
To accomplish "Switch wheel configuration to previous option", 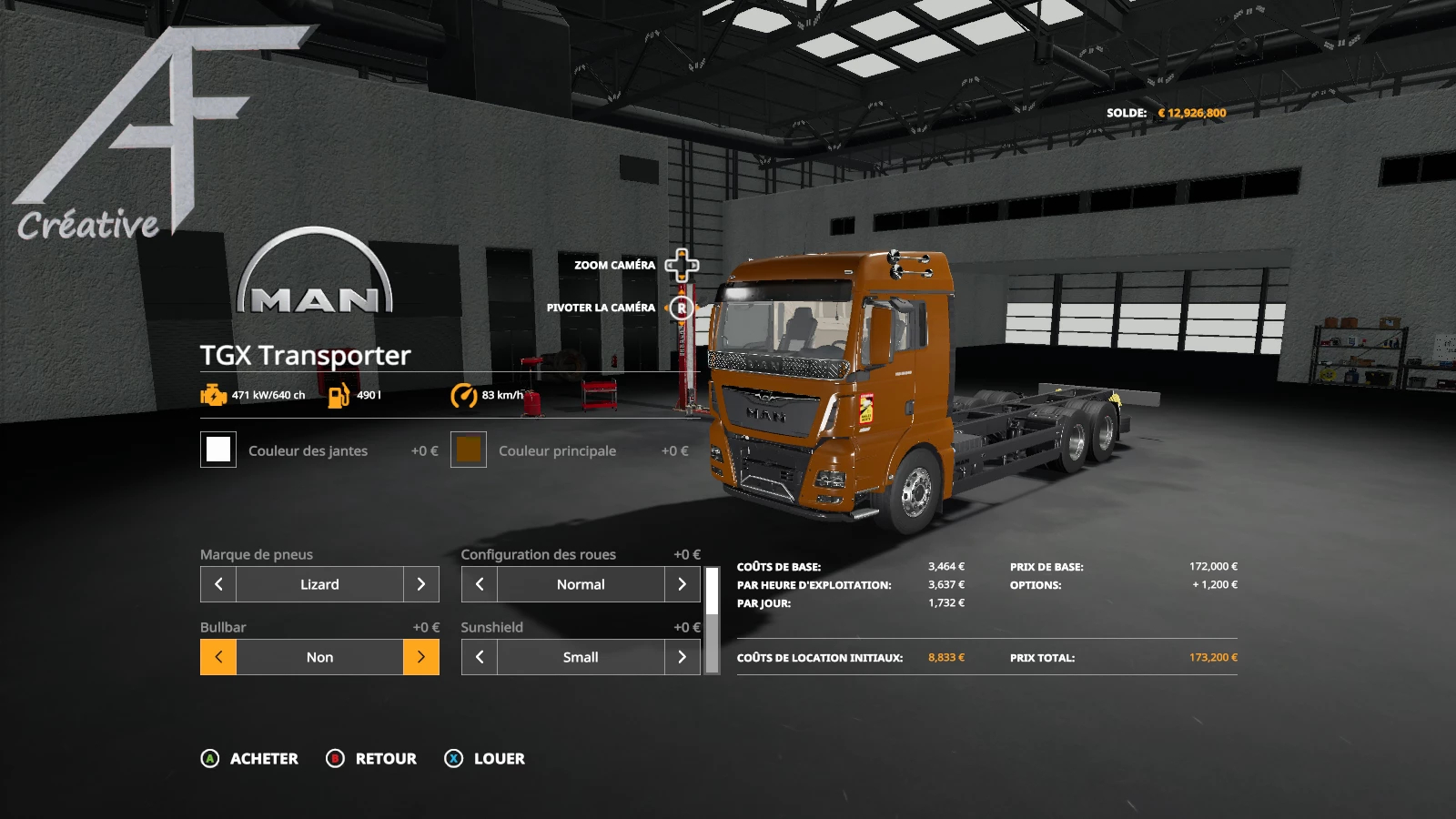I will coord(480,584).
